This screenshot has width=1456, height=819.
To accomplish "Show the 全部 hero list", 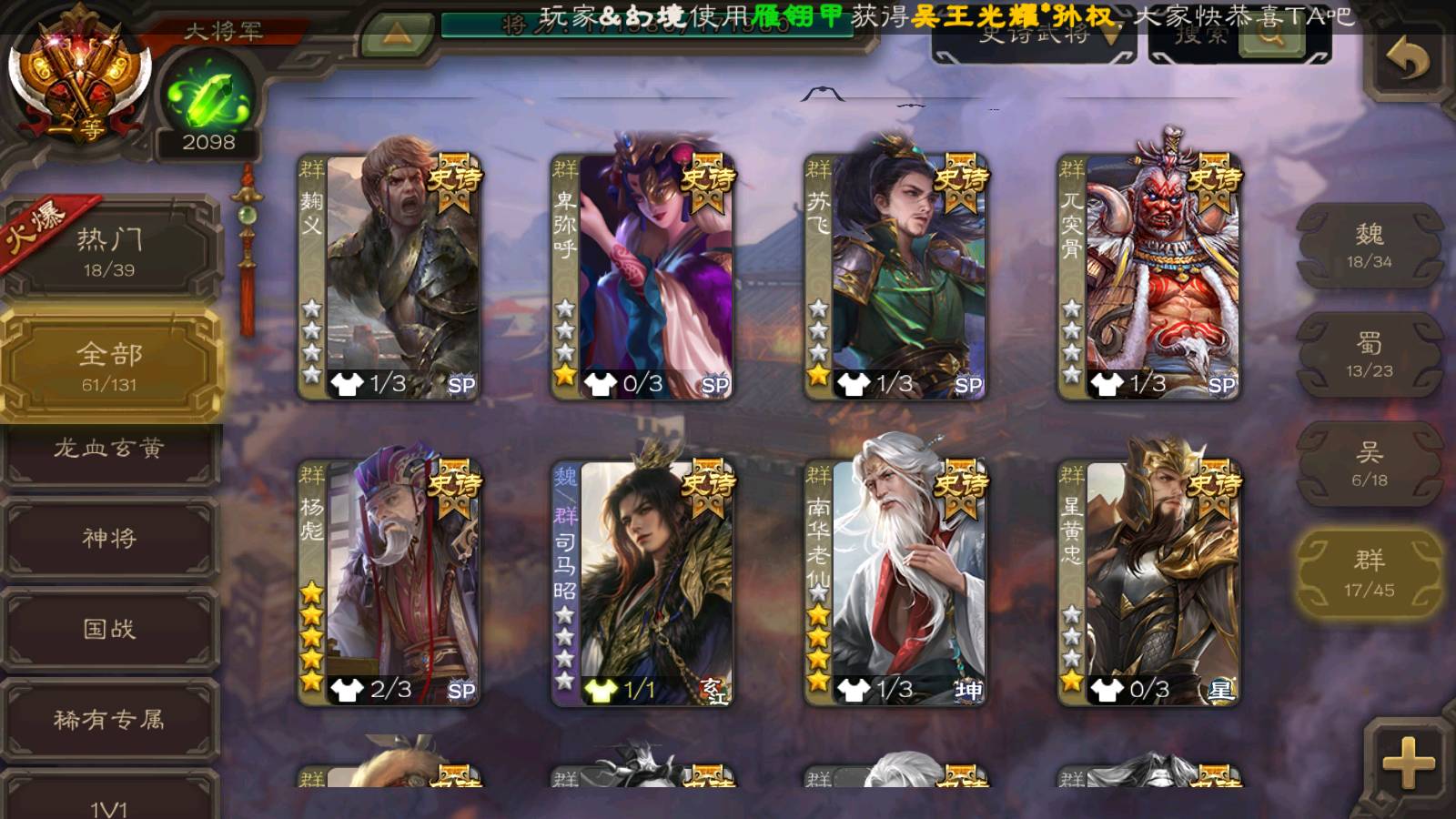I will 109,366.
